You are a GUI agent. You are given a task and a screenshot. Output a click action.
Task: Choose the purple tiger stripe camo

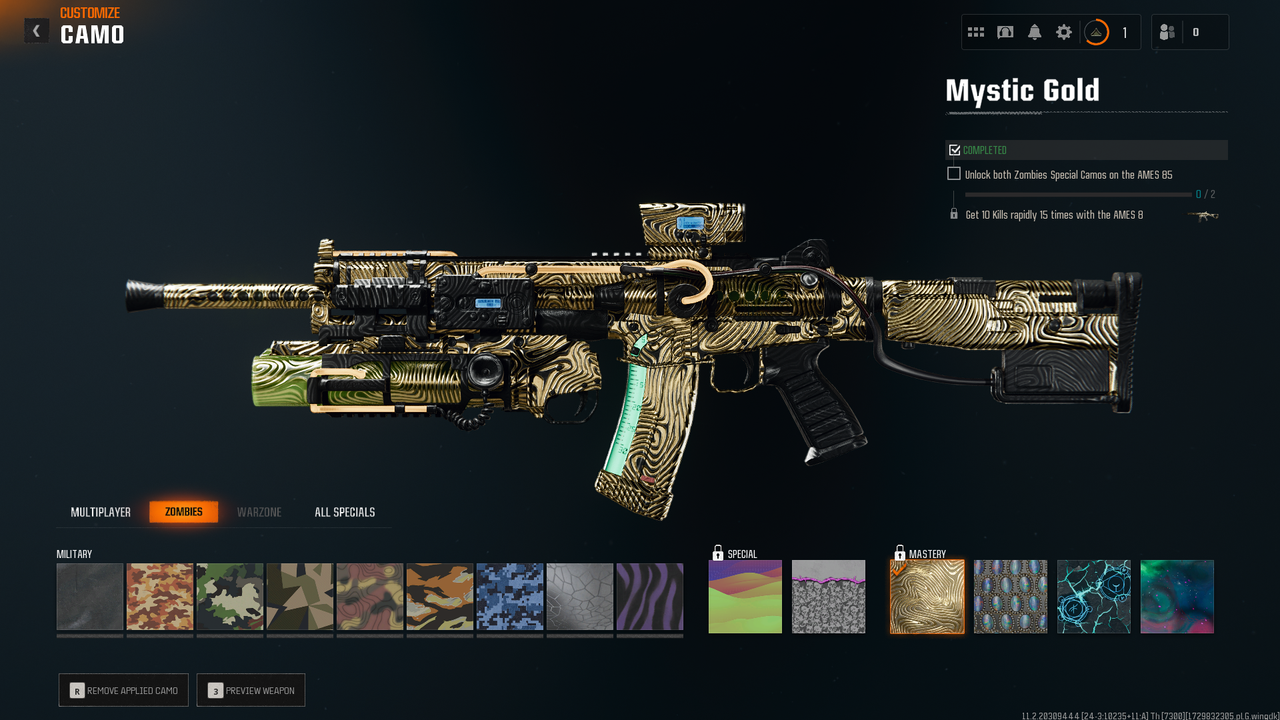tap(650, 596)
